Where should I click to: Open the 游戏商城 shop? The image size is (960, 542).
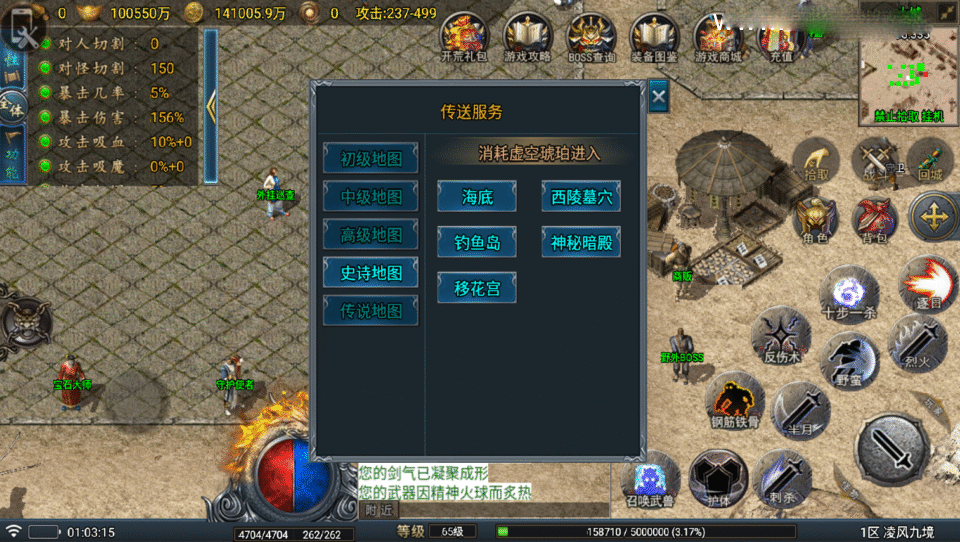(x=720, y=38)
